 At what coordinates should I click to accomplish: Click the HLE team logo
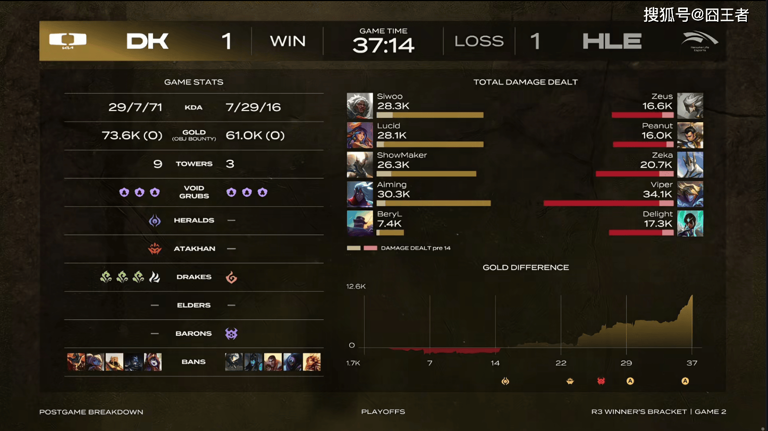699,41
